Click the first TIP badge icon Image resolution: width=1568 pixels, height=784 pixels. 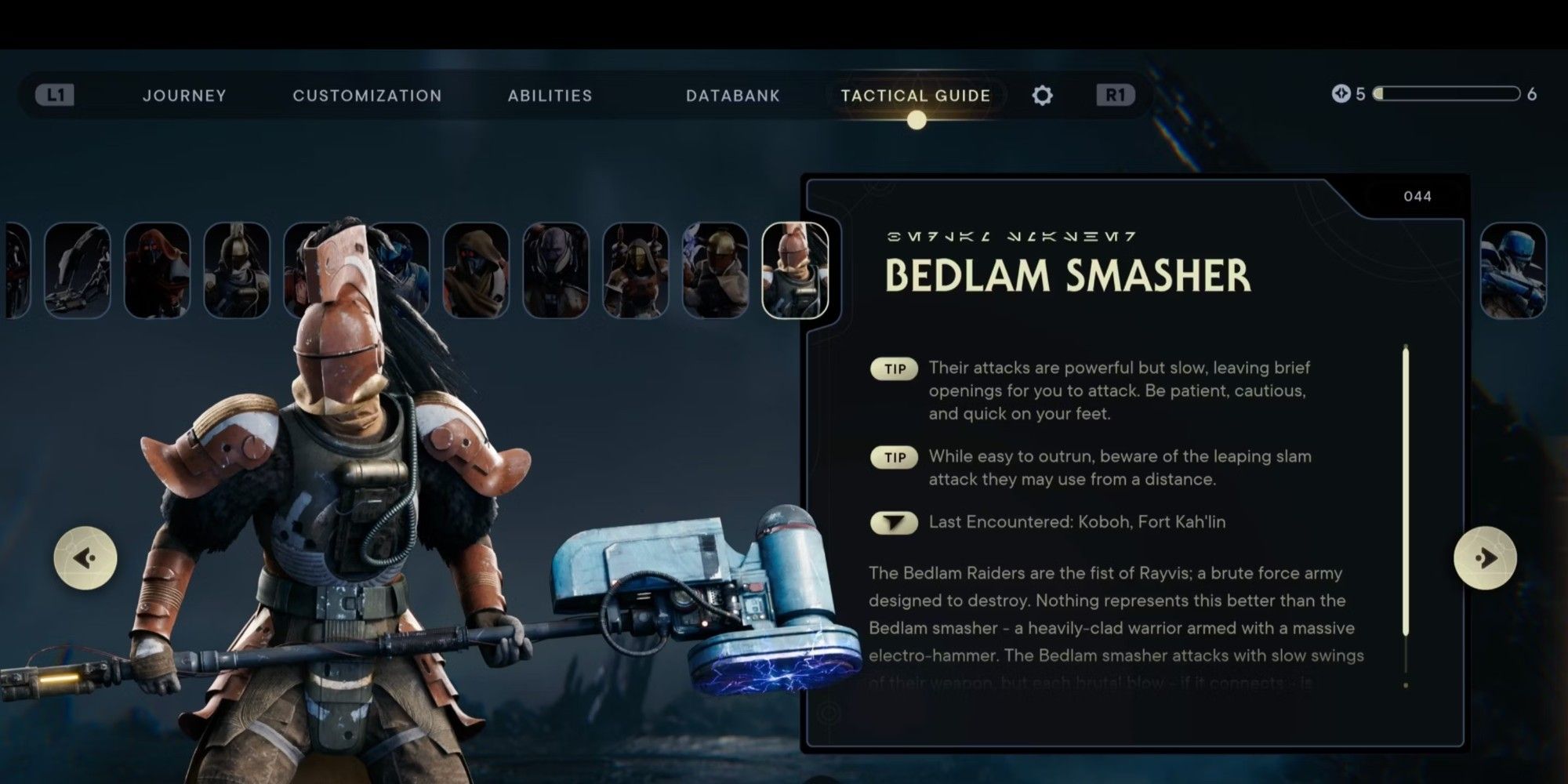[x=894, y=368]
